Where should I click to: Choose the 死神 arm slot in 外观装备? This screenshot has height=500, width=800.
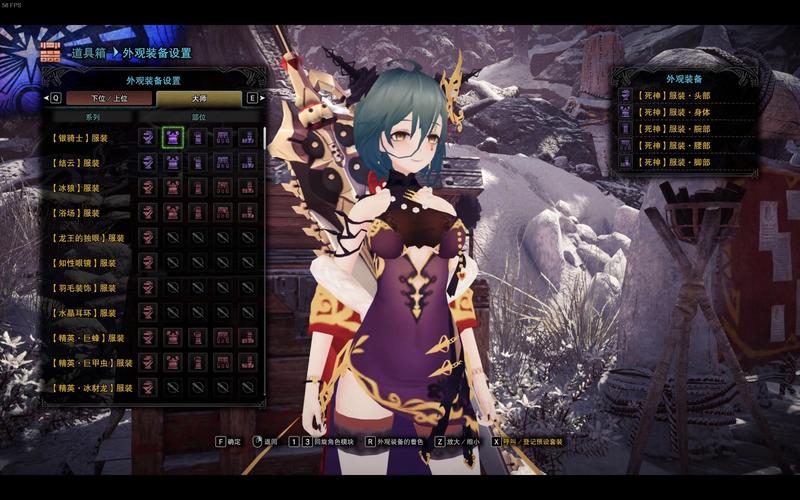pyautogui.click(x=683, y=129)
